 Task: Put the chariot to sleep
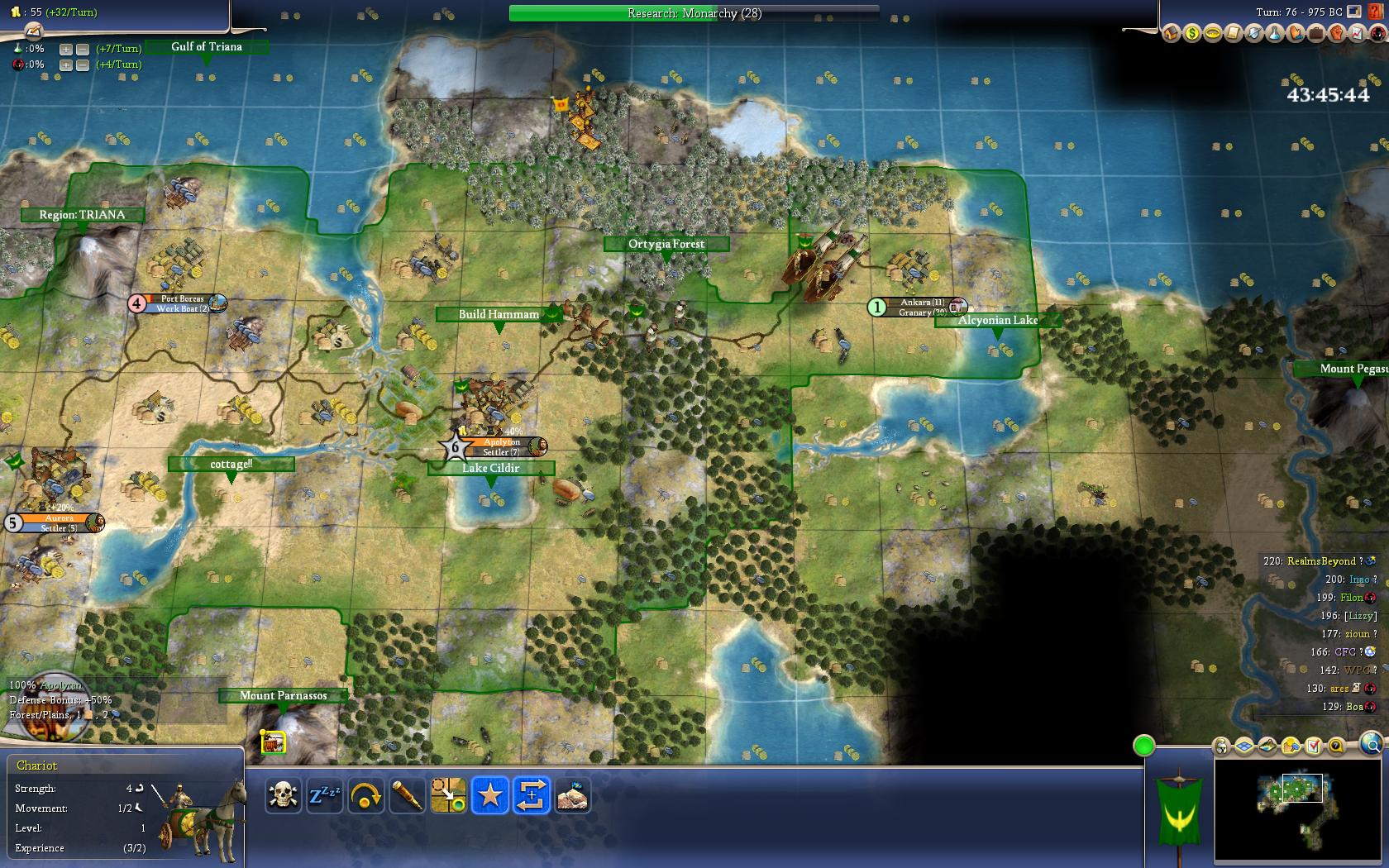[x=324, y=795]
